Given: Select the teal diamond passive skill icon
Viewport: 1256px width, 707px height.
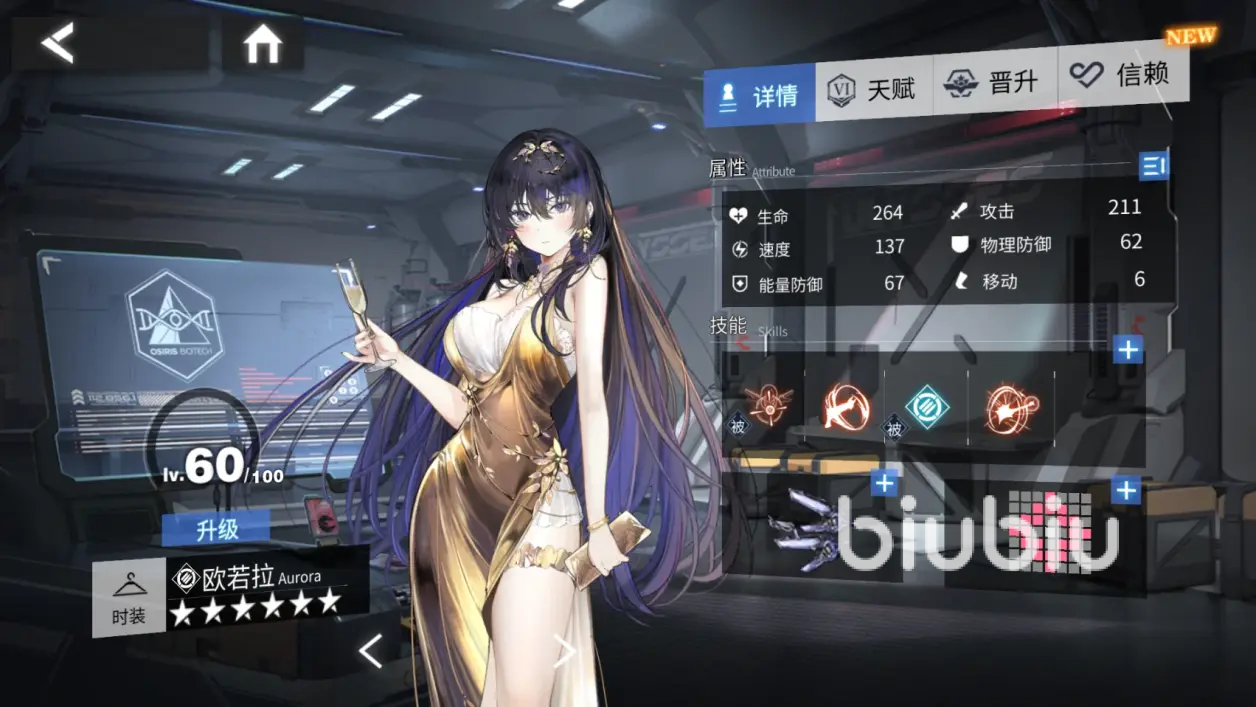Looking at the screenshot, I should tap(927, 407).
